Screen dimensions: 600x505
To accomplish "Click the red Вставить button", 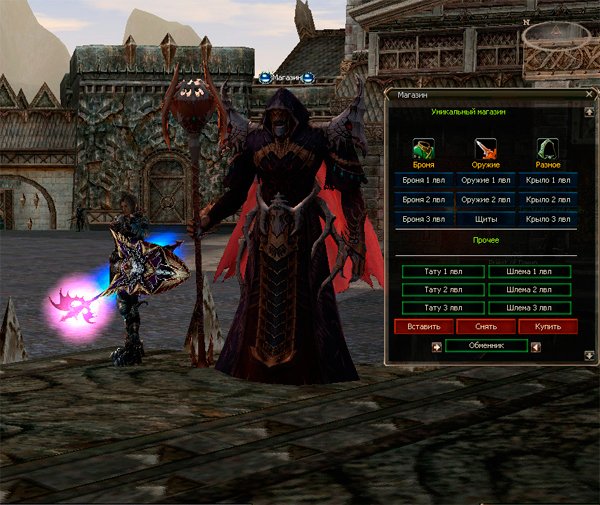I will point(424,326).
